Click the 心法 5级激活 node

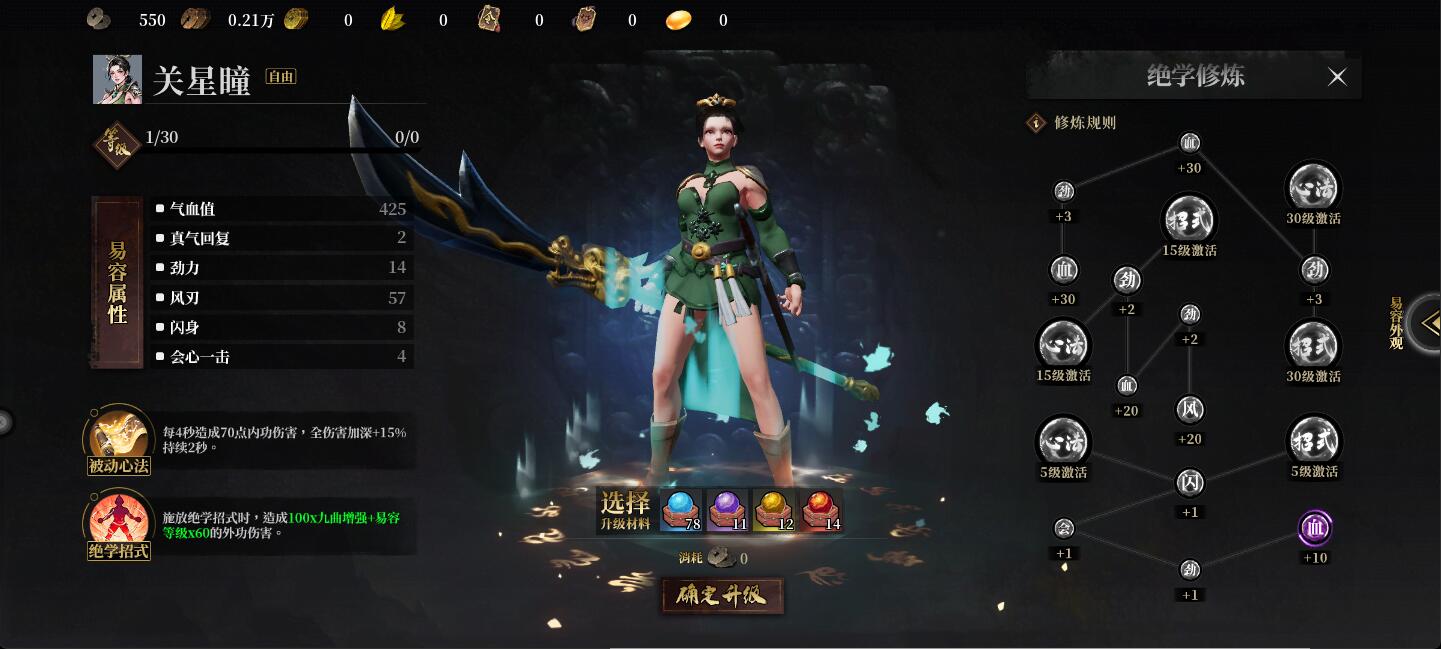(x=1063, y=440)
